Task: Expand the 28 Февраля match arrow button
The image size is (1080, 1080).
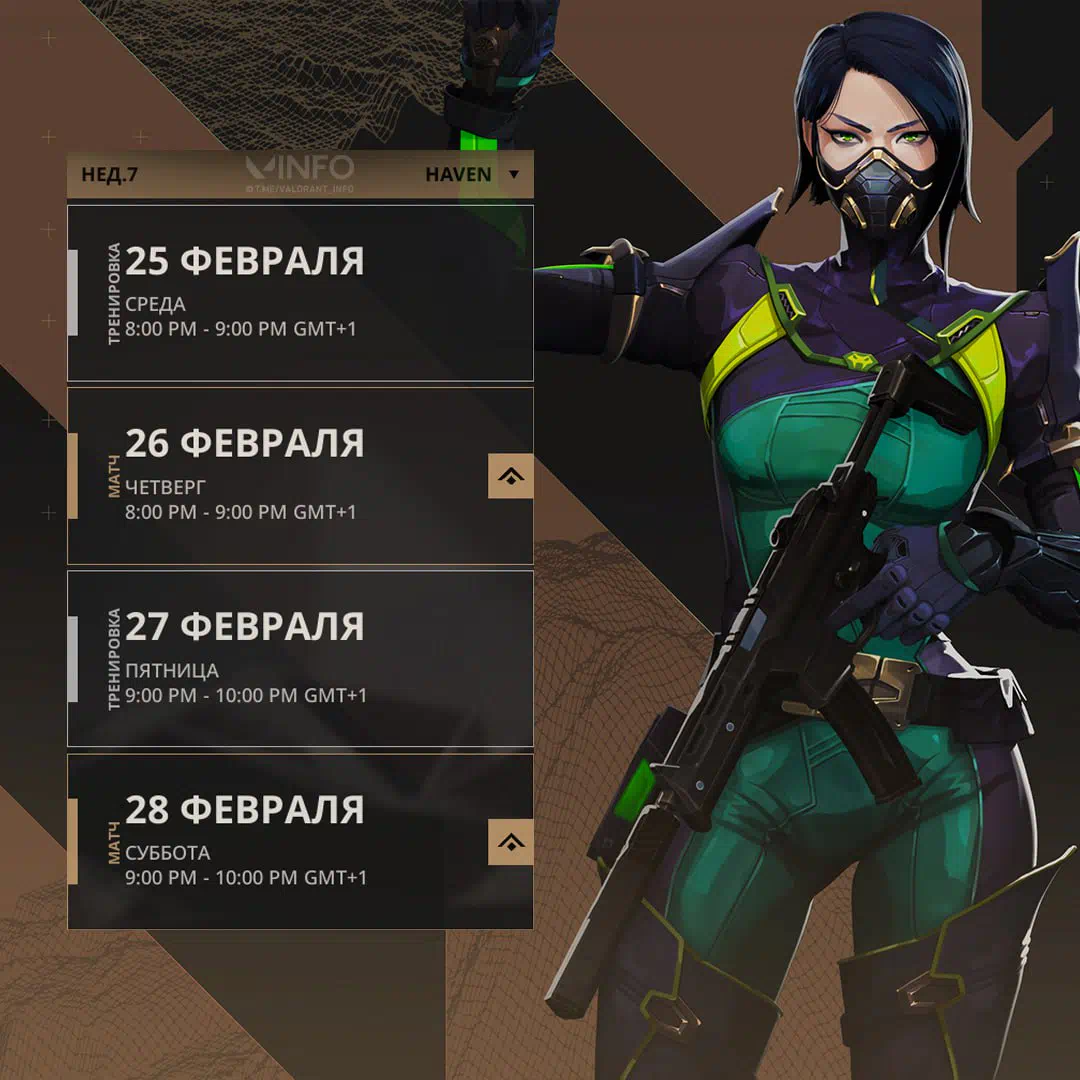Action: click(510, 842)
